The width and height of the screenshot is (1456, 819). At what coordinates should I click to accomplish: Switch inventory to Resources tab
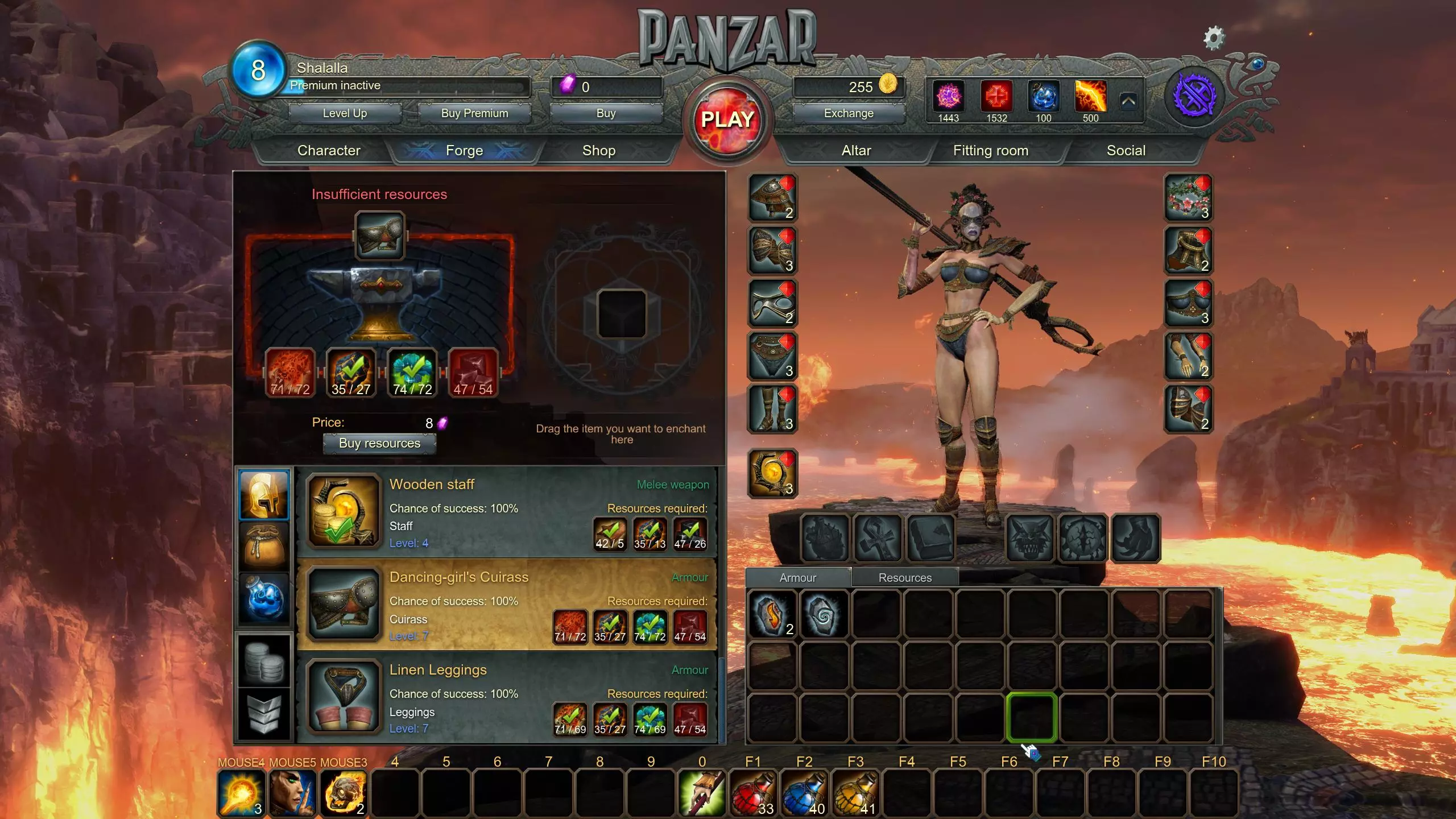tap(905, 578)
